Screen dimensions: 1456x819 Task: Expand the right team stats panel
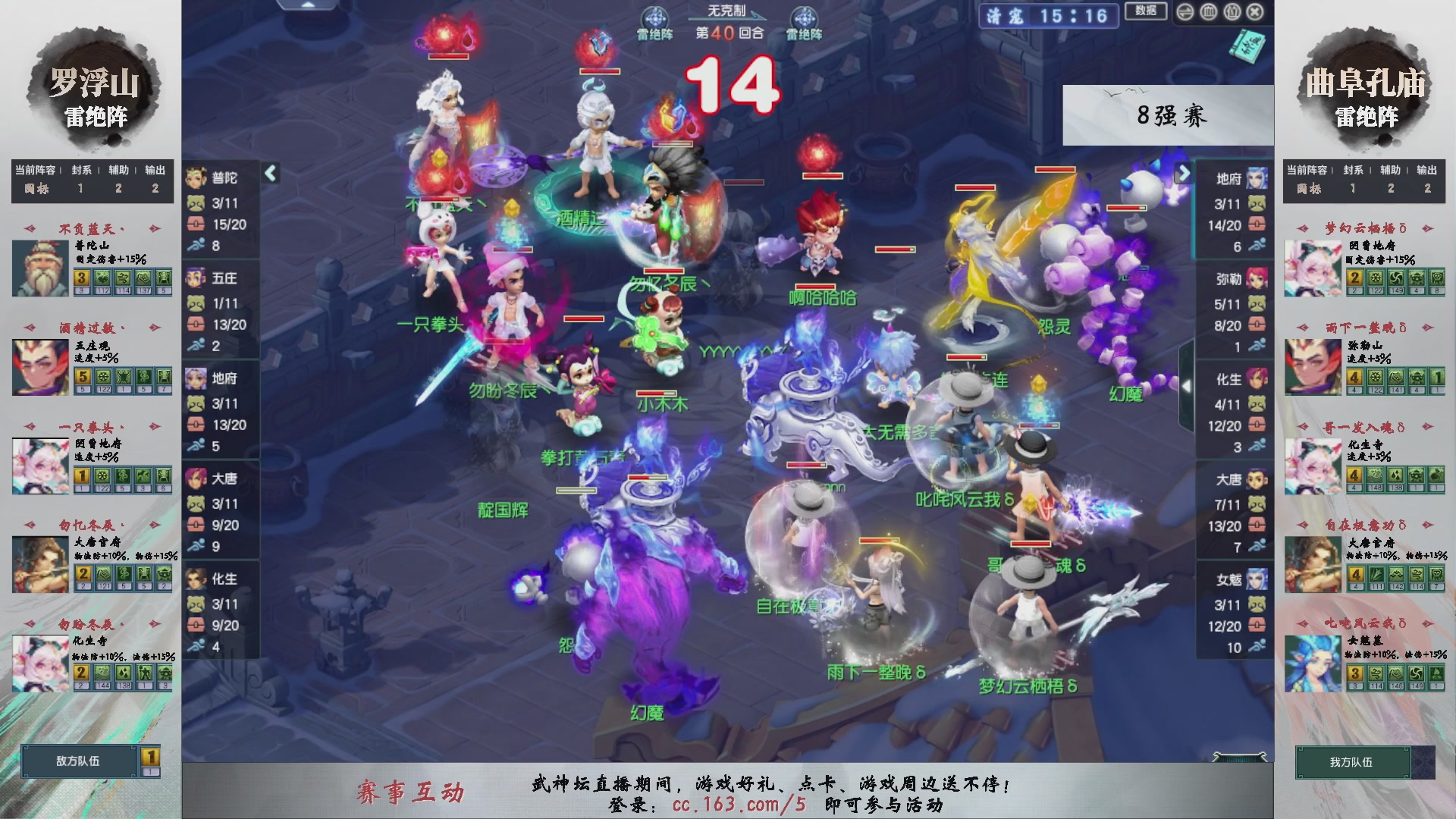coord(1184,173)
